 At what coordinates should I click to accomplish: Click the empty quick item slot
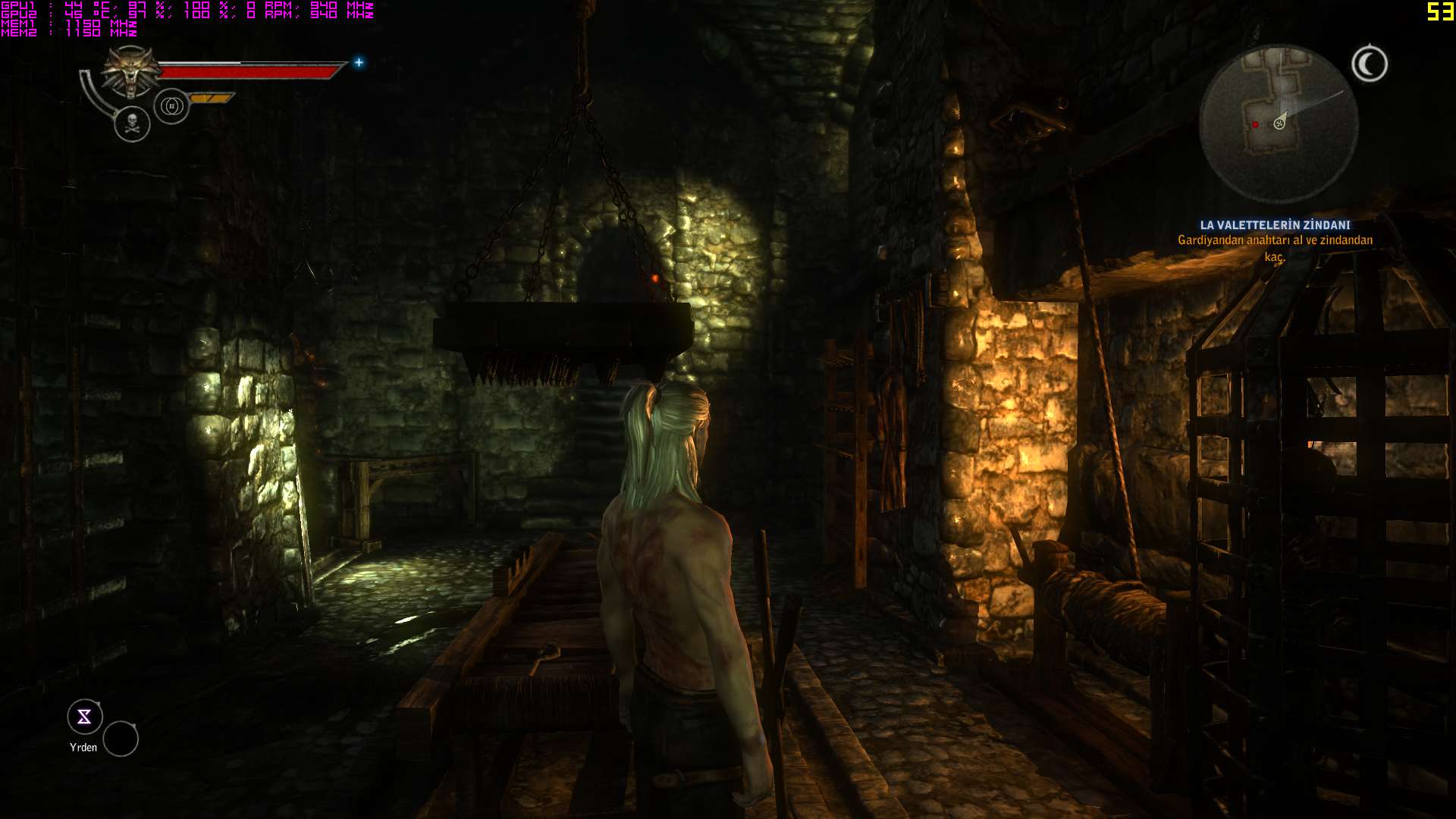coord(121,739)
